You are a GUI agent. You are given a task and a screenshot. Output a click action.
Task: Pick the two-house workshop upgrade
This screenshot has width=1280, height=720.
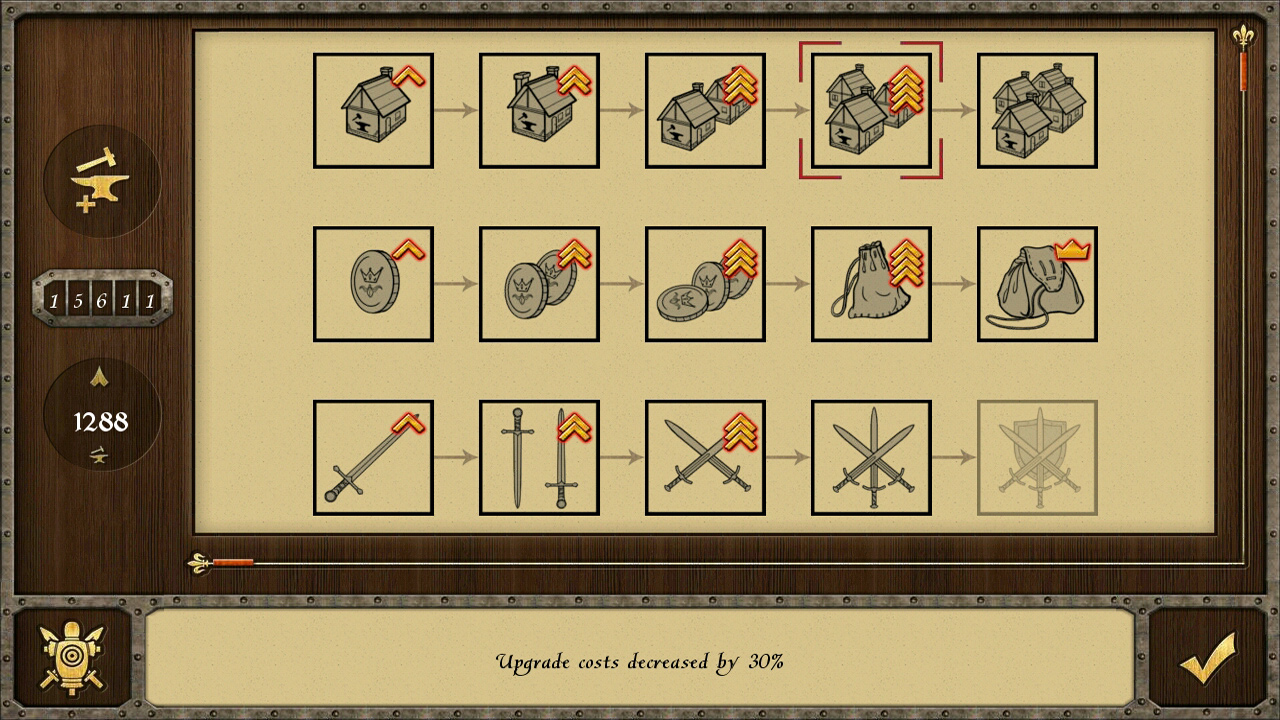click(704, 110)
